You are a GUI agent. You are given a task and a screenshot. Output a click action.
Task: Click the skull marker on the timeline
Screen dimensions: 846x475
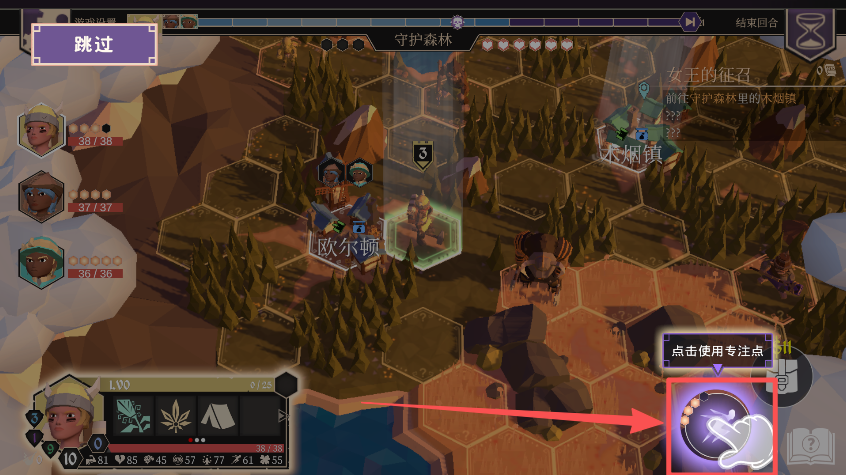pyautogui.click(x=459, y=21)
